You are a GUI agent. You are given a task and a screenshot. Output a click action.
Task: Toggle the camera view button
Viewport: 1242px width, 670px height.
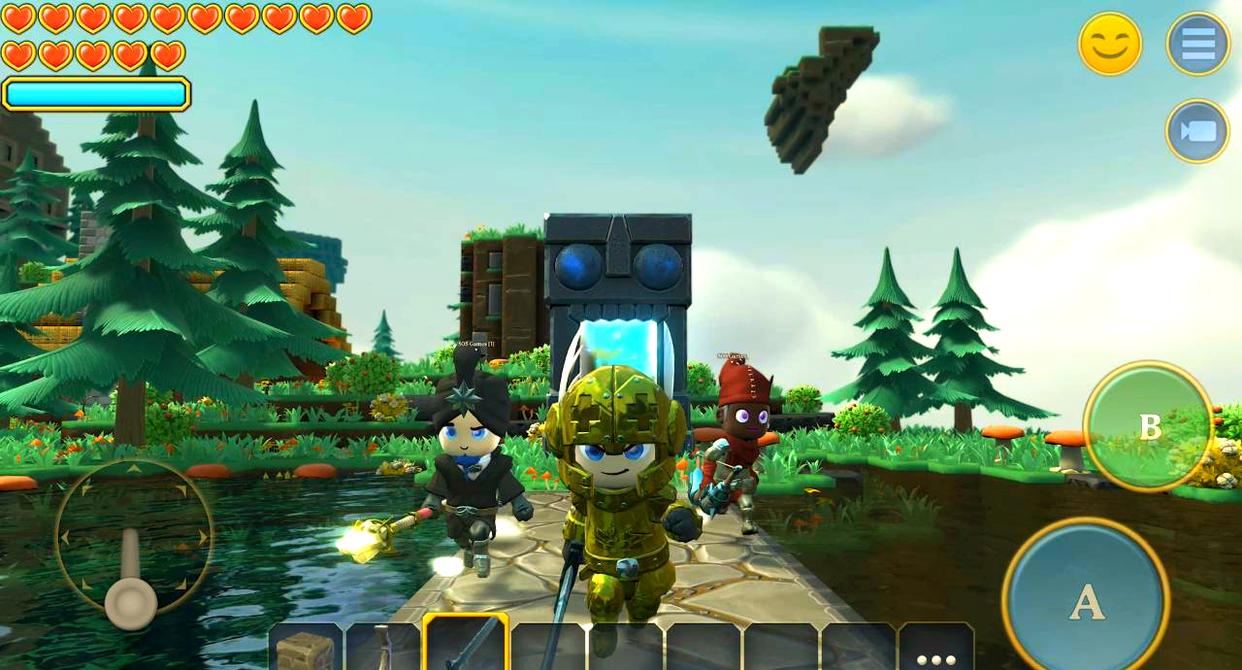coord(1197,131)
